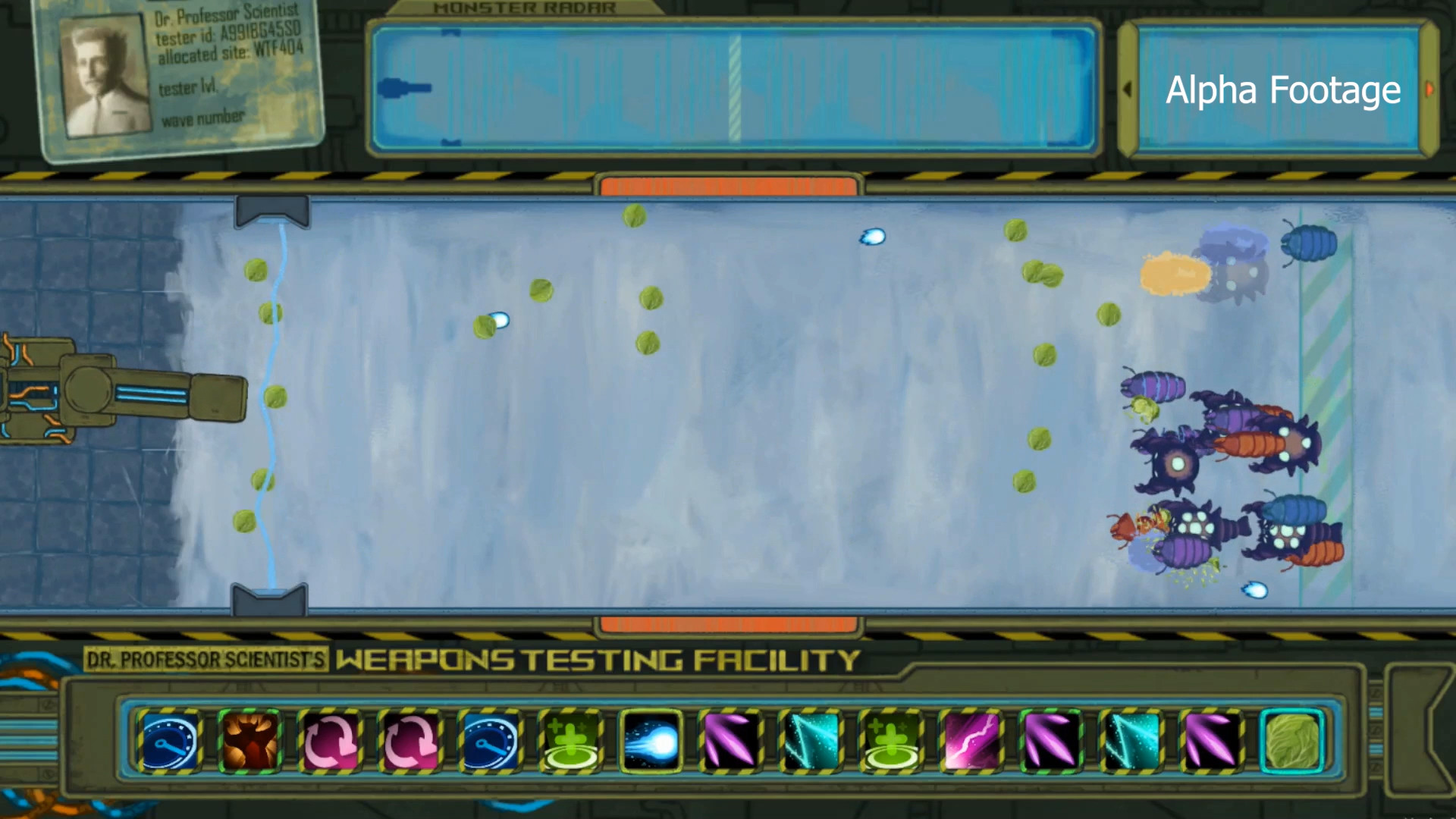Choose the first pink rotation arrows upgrade
This screenshot has height=819, width=1456.
coord(331,739)
